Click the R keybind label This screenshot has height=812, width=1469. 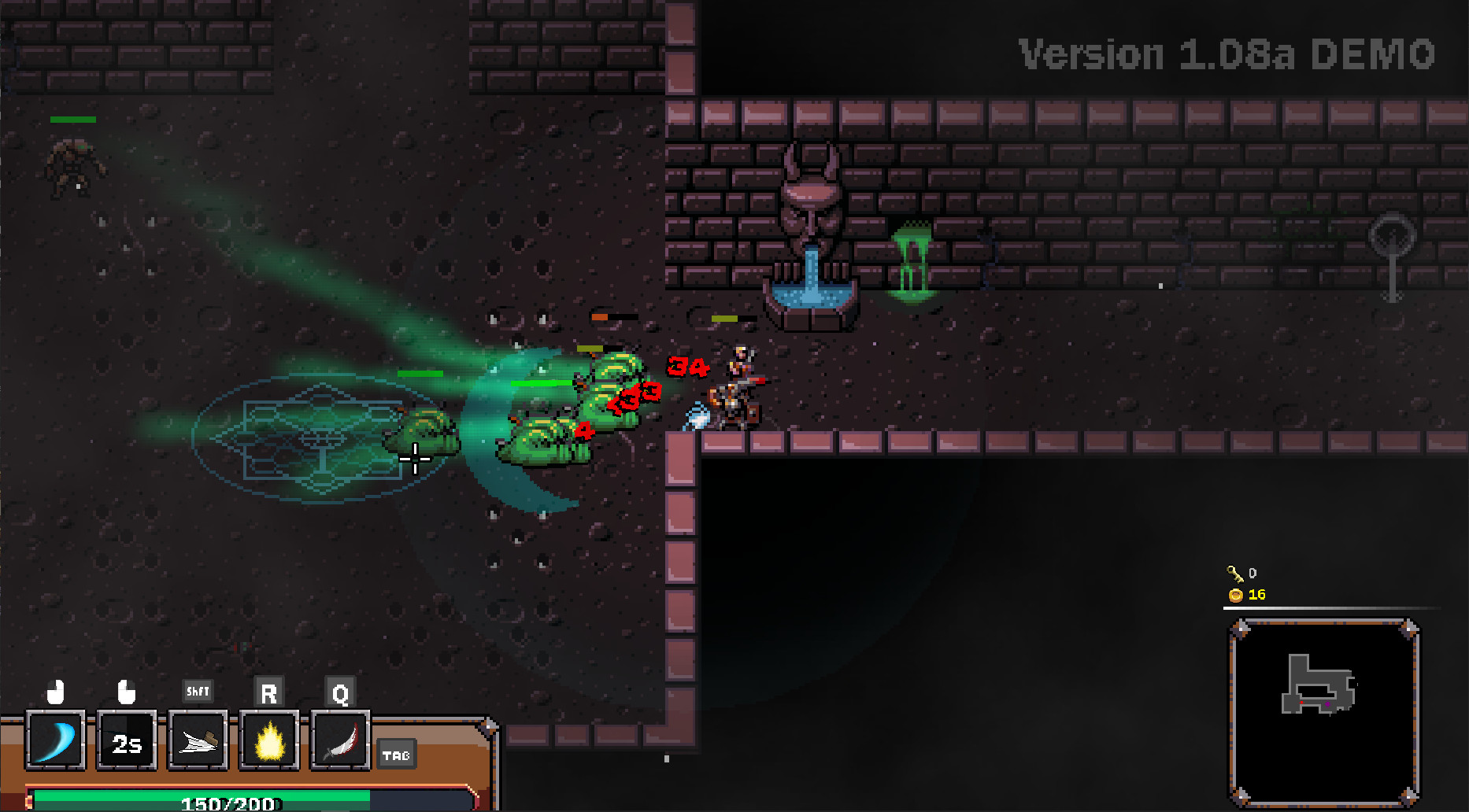(268, 692)
